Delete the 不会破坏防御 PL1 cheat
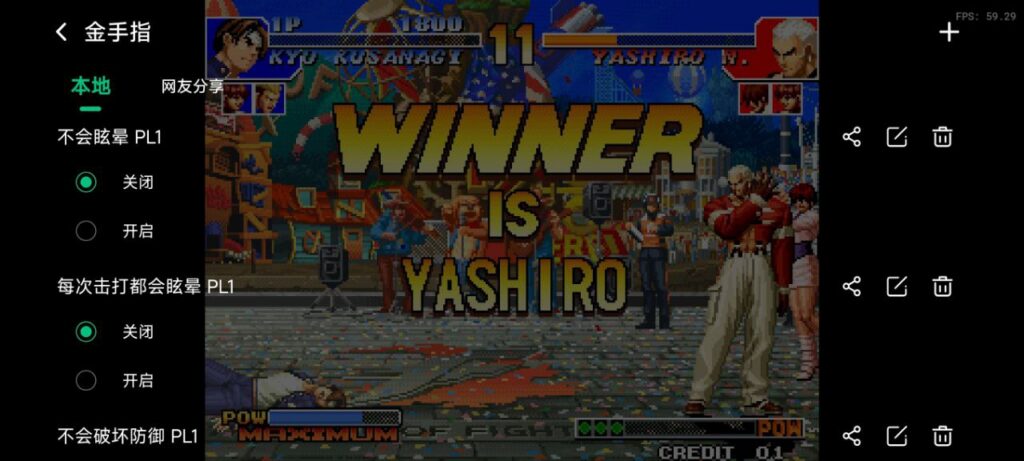The image size is (1024, 461). pos(942,436)
